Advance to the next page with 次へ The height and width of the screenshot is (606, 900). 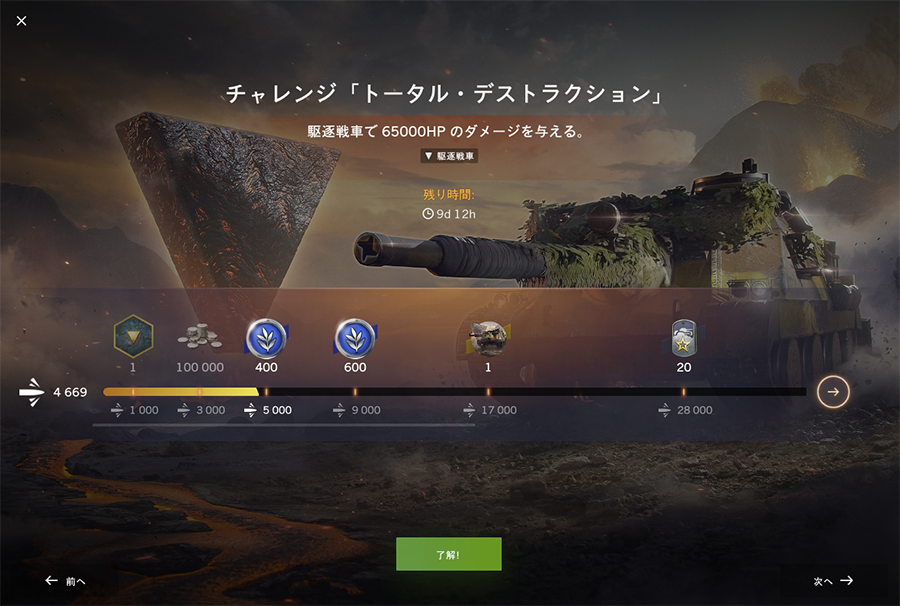click(x=833, y=581)
